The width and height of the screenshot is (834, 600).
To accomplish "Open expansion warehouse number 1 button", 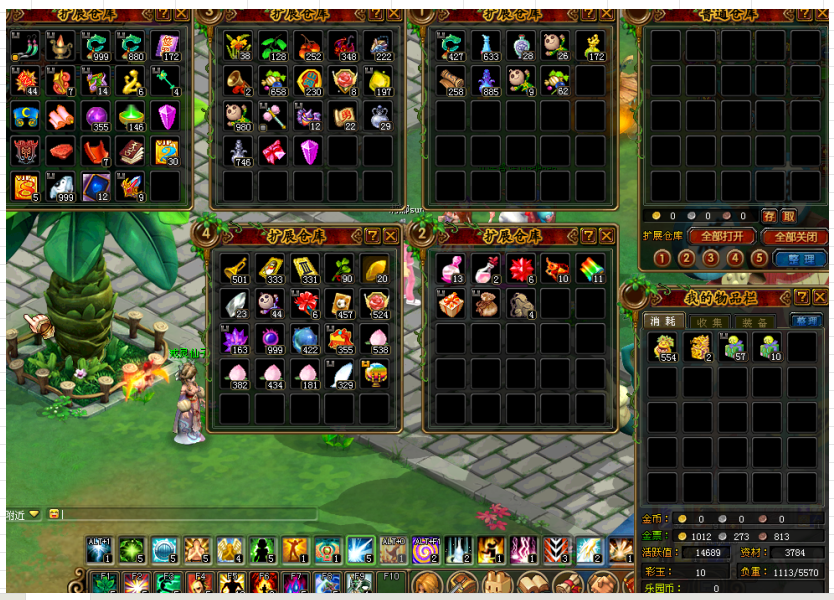I will coord(663,258).
